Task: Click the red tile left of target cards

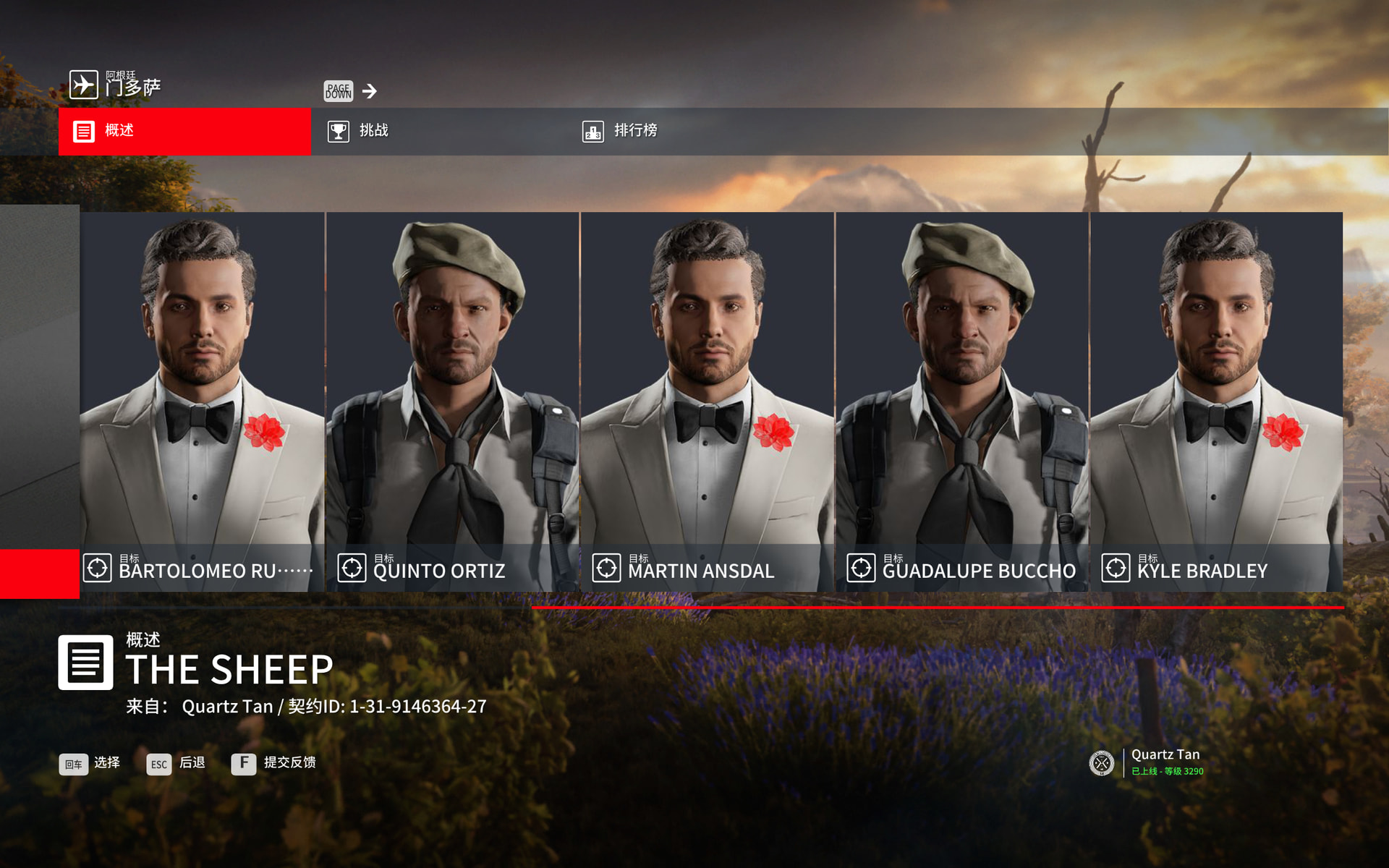Action: click(x=39, y=574)
